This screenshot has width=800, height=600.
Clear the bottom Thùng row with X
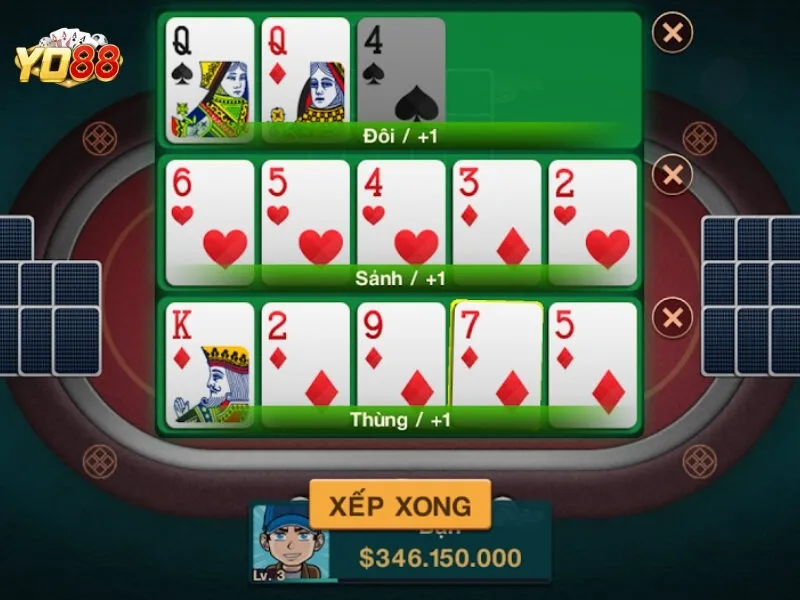coord(672,319)
